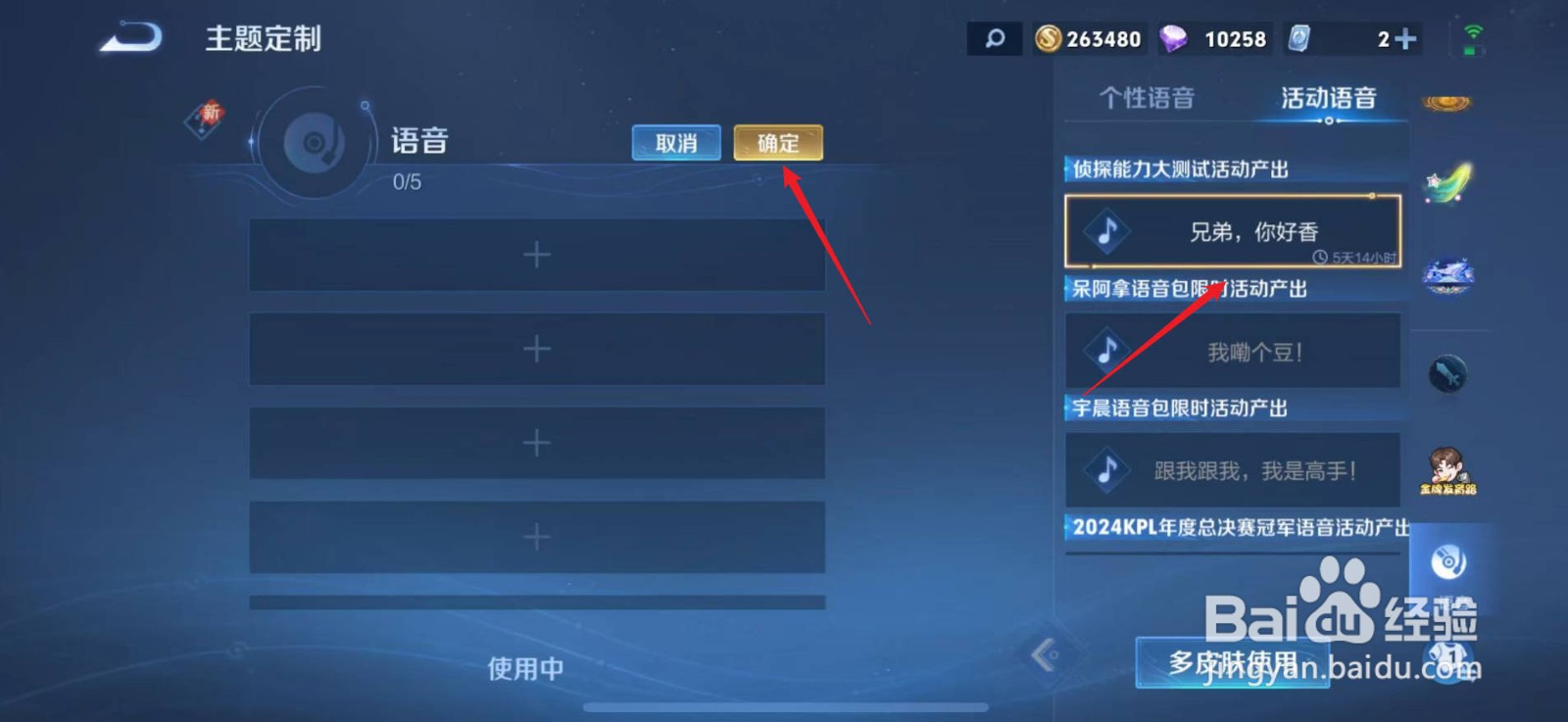Image resolution: width=1568 pixels, height=722 pixels.
Task: Click the gold coin currency icon
Action: 1048,38
